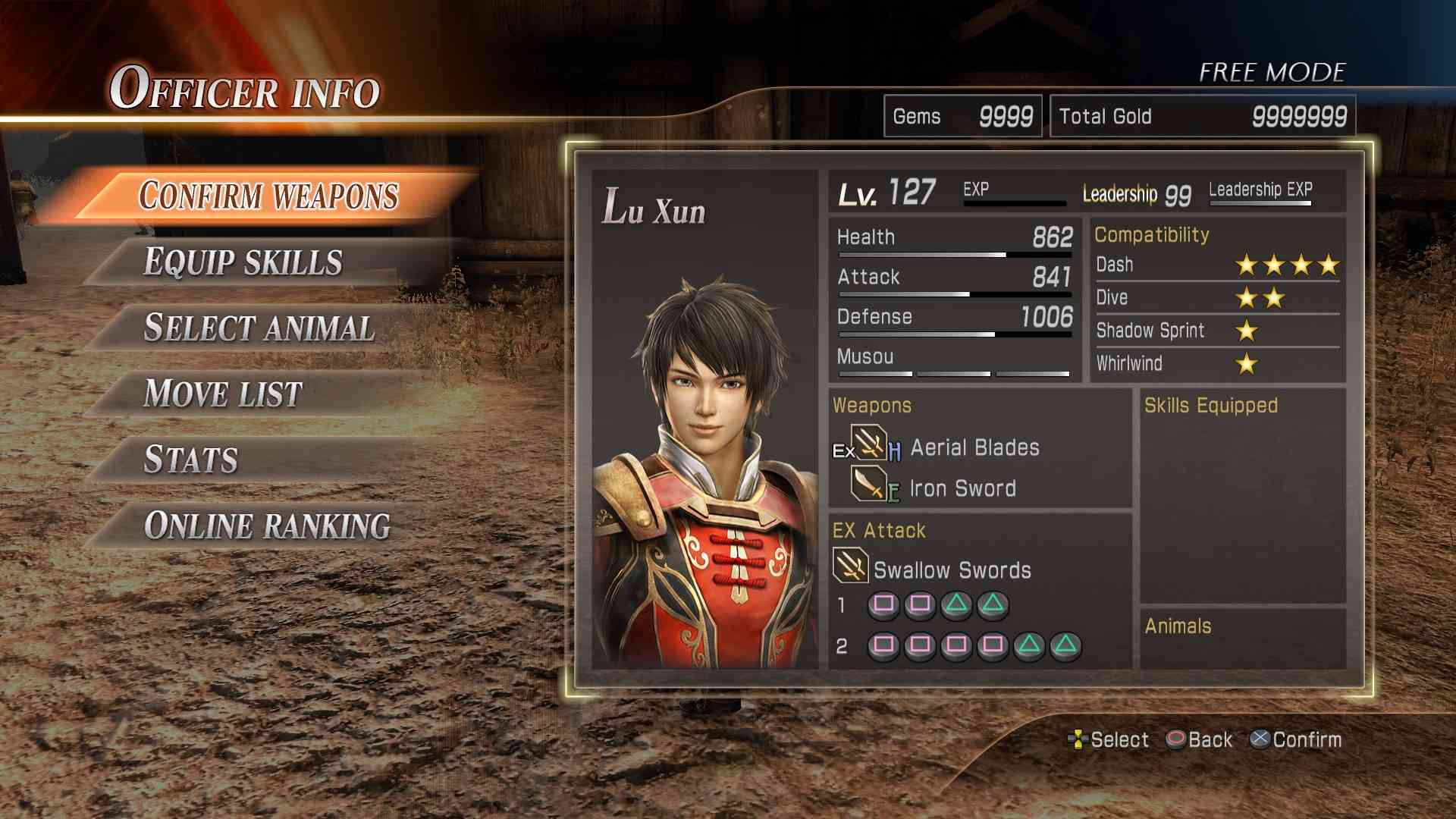Select Equip Skills from the menu

pyautogui.click(x=243, y=262)
